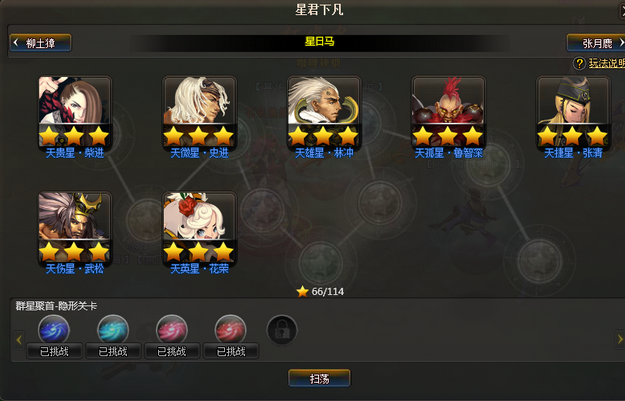Select the pink swirl hidden stage
The image size is (625, 401).
click(172, 329)
